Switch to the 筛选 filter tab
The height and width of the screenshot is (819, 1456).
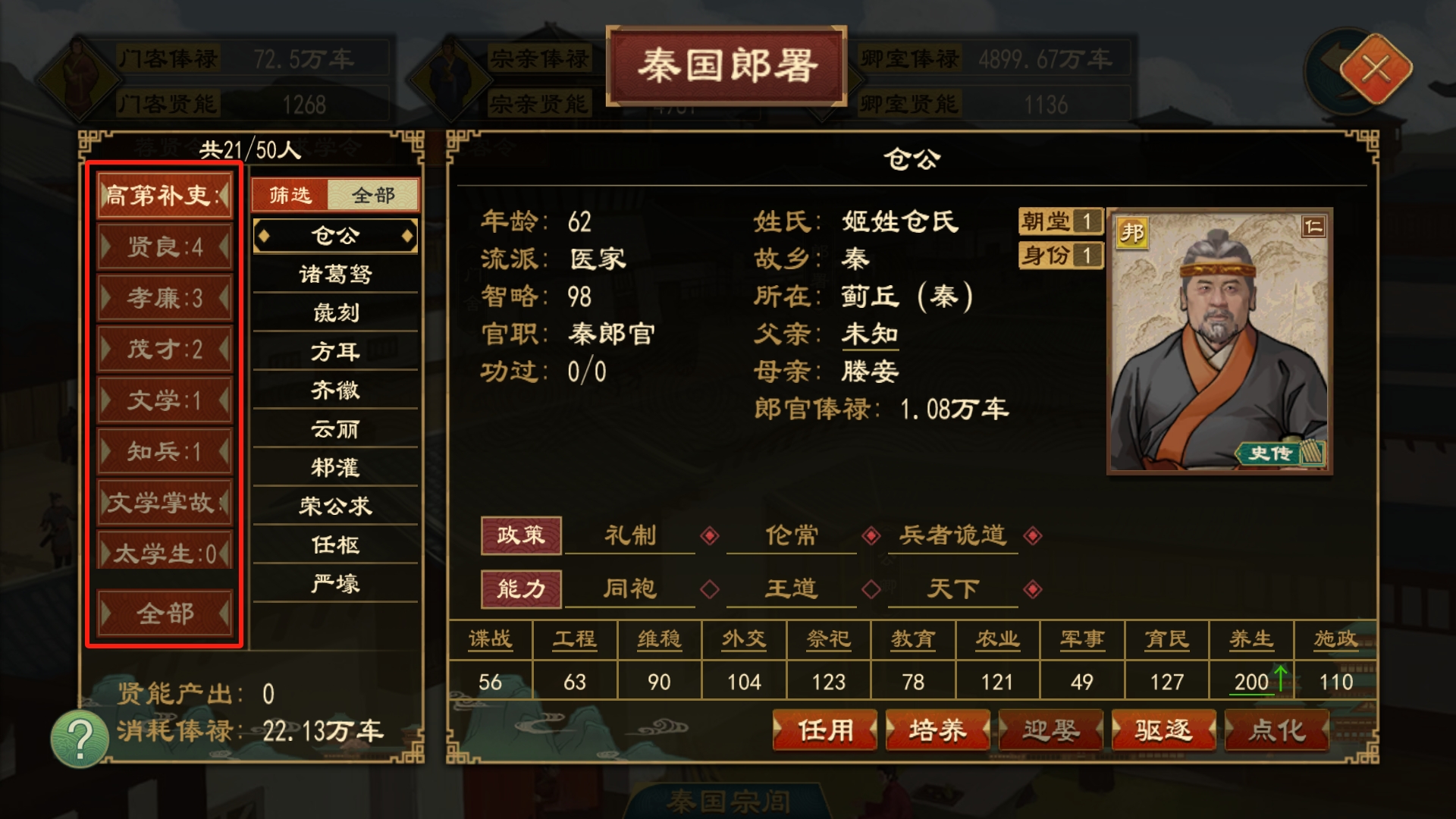tap(290, 195)
